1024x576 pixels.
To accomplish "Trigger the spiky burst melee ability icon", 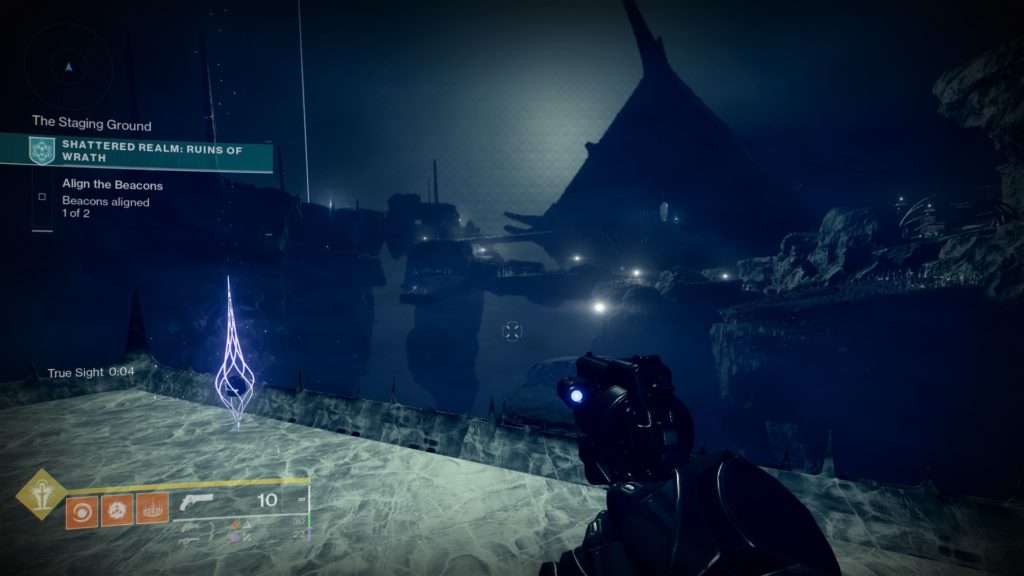I will click(117, 510).
